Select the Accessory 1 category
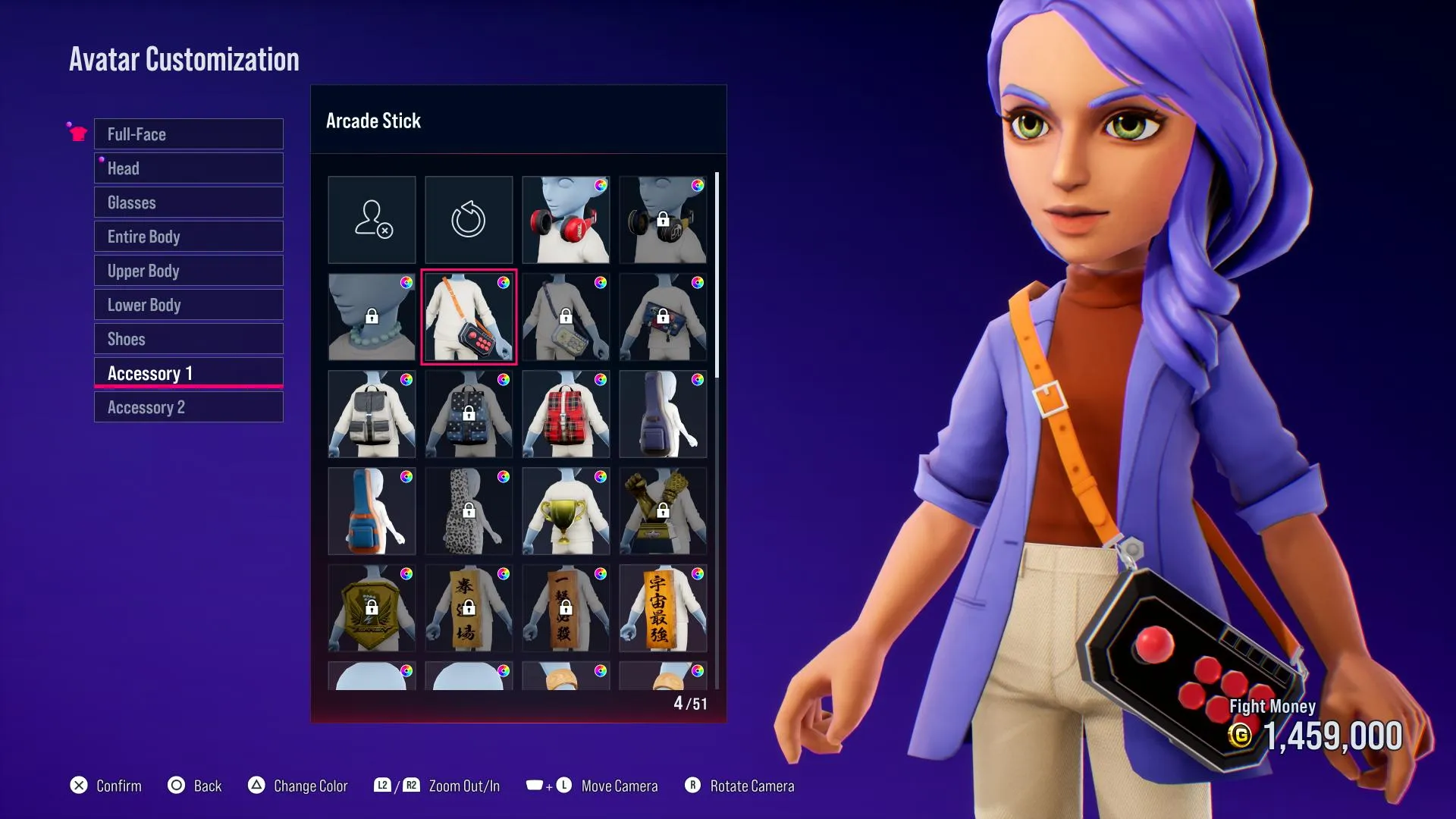This screenshot has height=819, width=1456. [188, 373]
